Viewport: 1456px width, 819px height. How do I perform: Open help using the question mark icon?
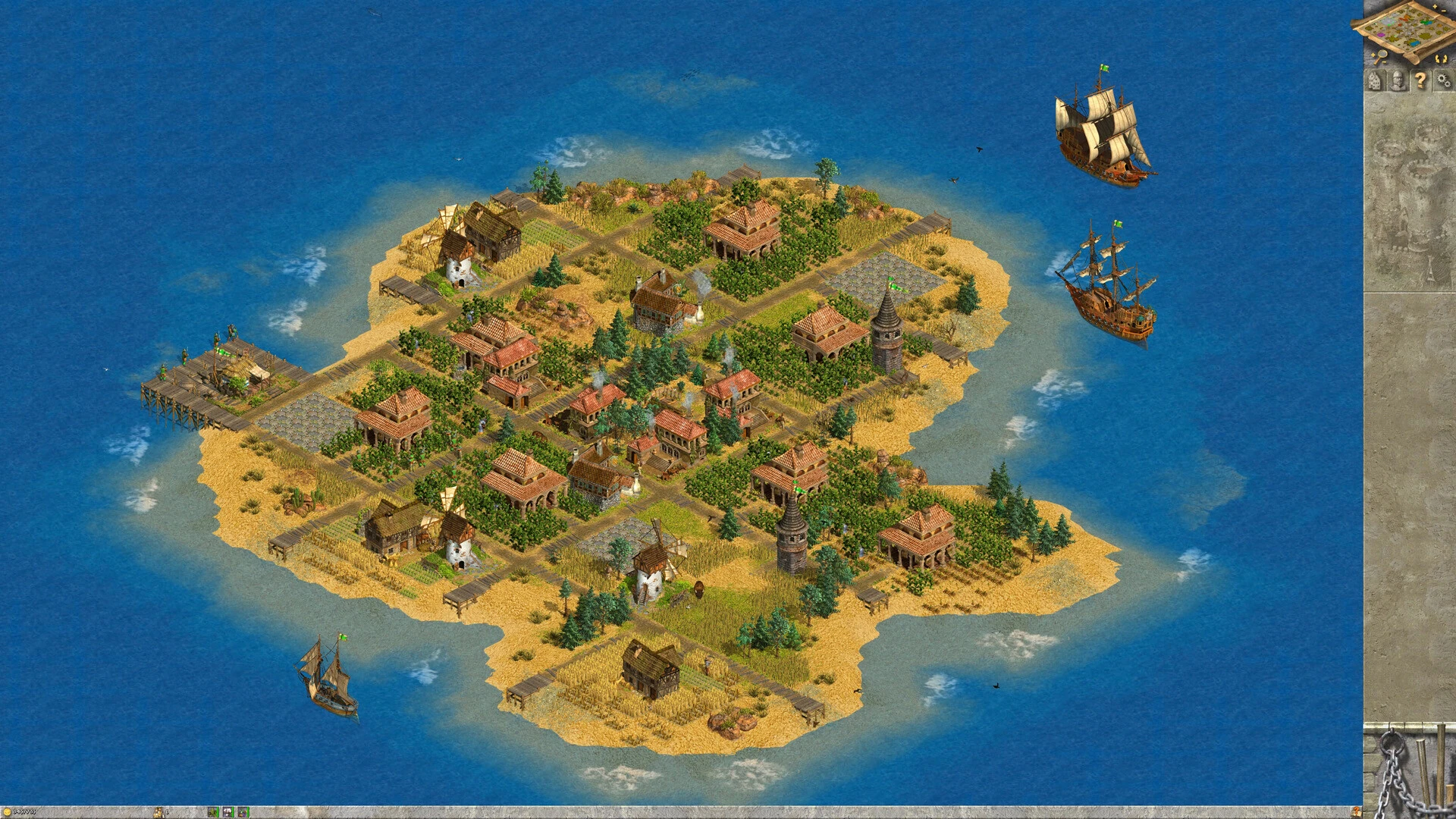pos(1421,79)
